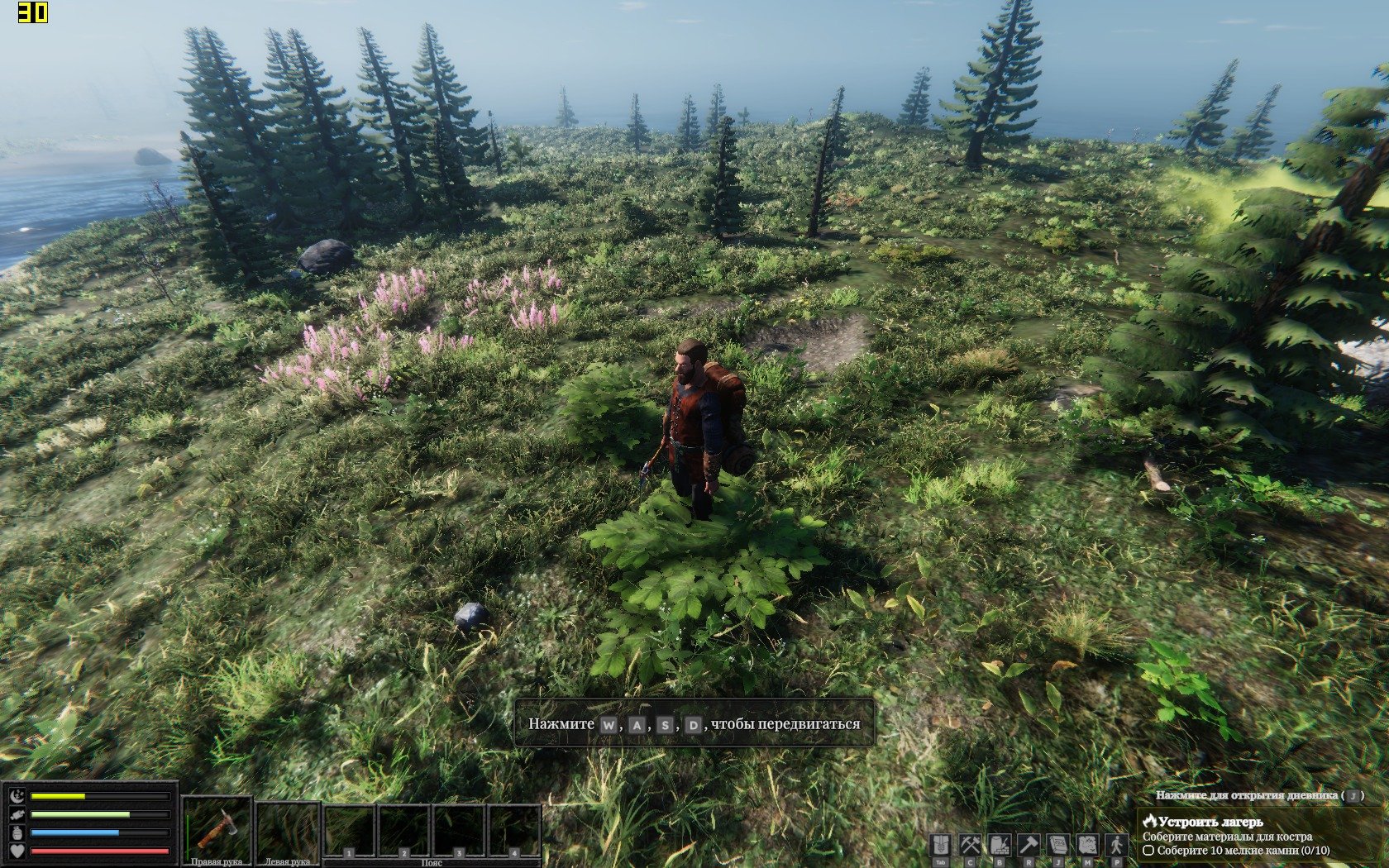
Task: Open the crafting pickaxe and hammer icon
Action: [x=970, y=845]
